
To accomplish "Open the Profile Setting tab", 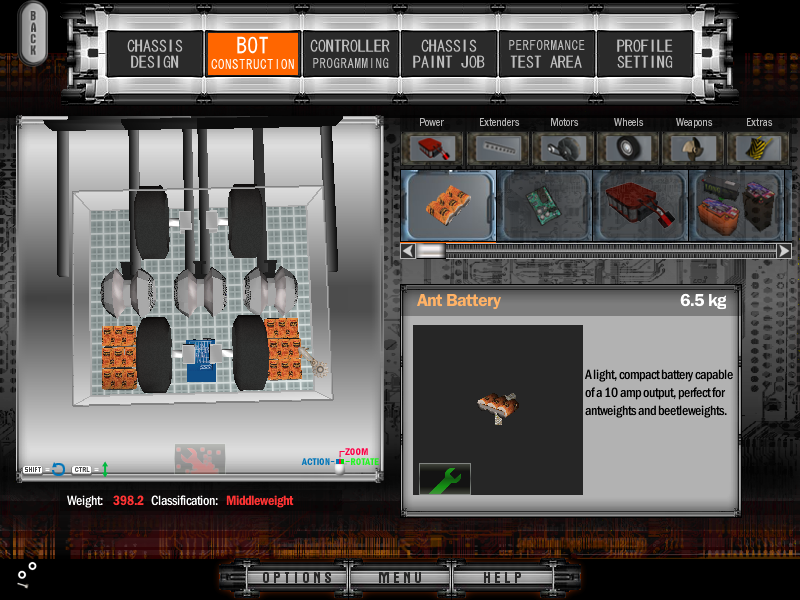I will click(644, 54).
